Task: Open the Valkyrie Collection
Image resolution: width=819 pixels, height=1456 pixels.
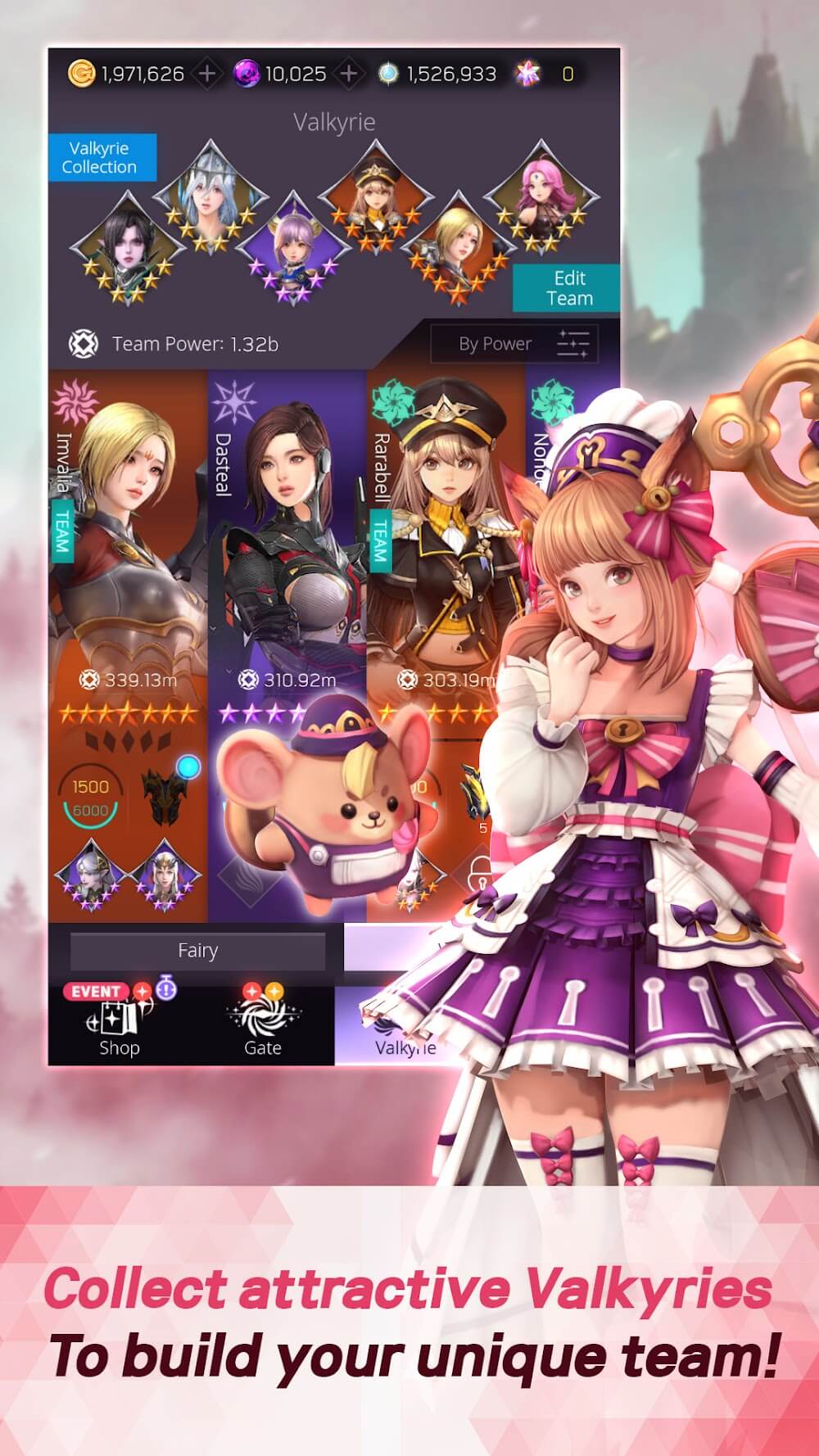Action: click(x=99, y=157)
